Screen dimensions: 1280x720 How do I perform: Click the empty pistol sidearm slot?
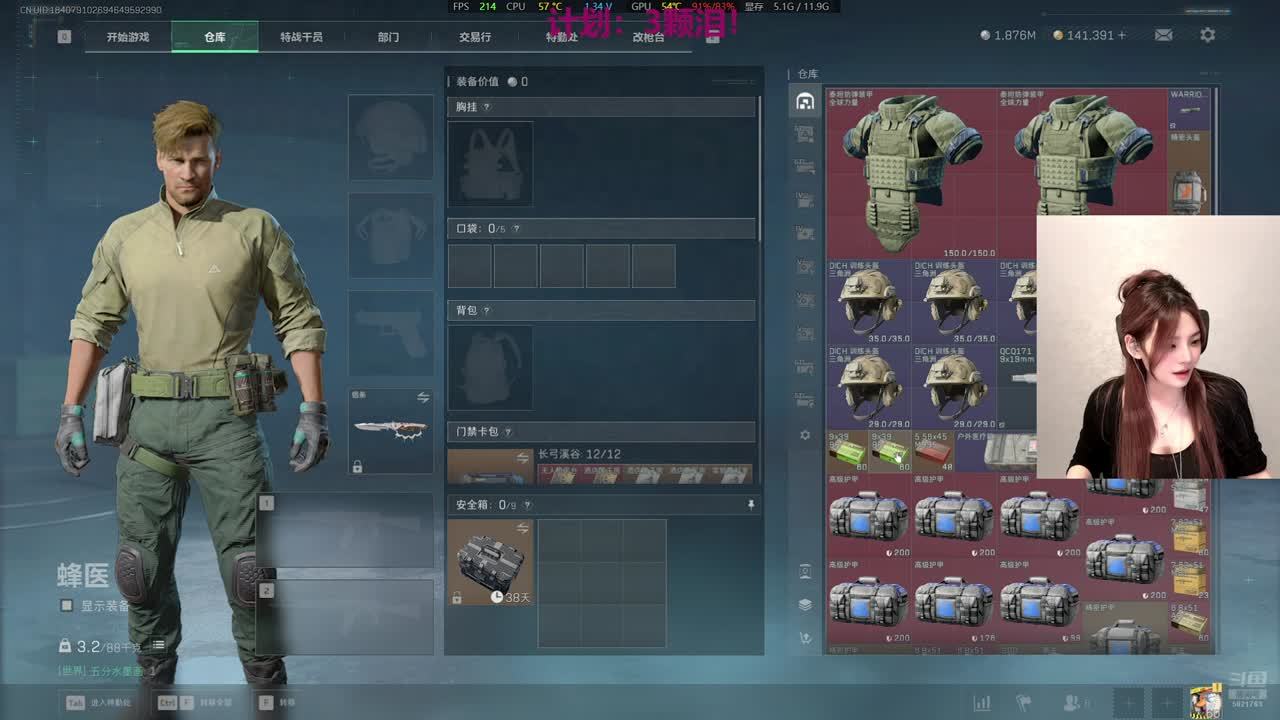[390, 333]
